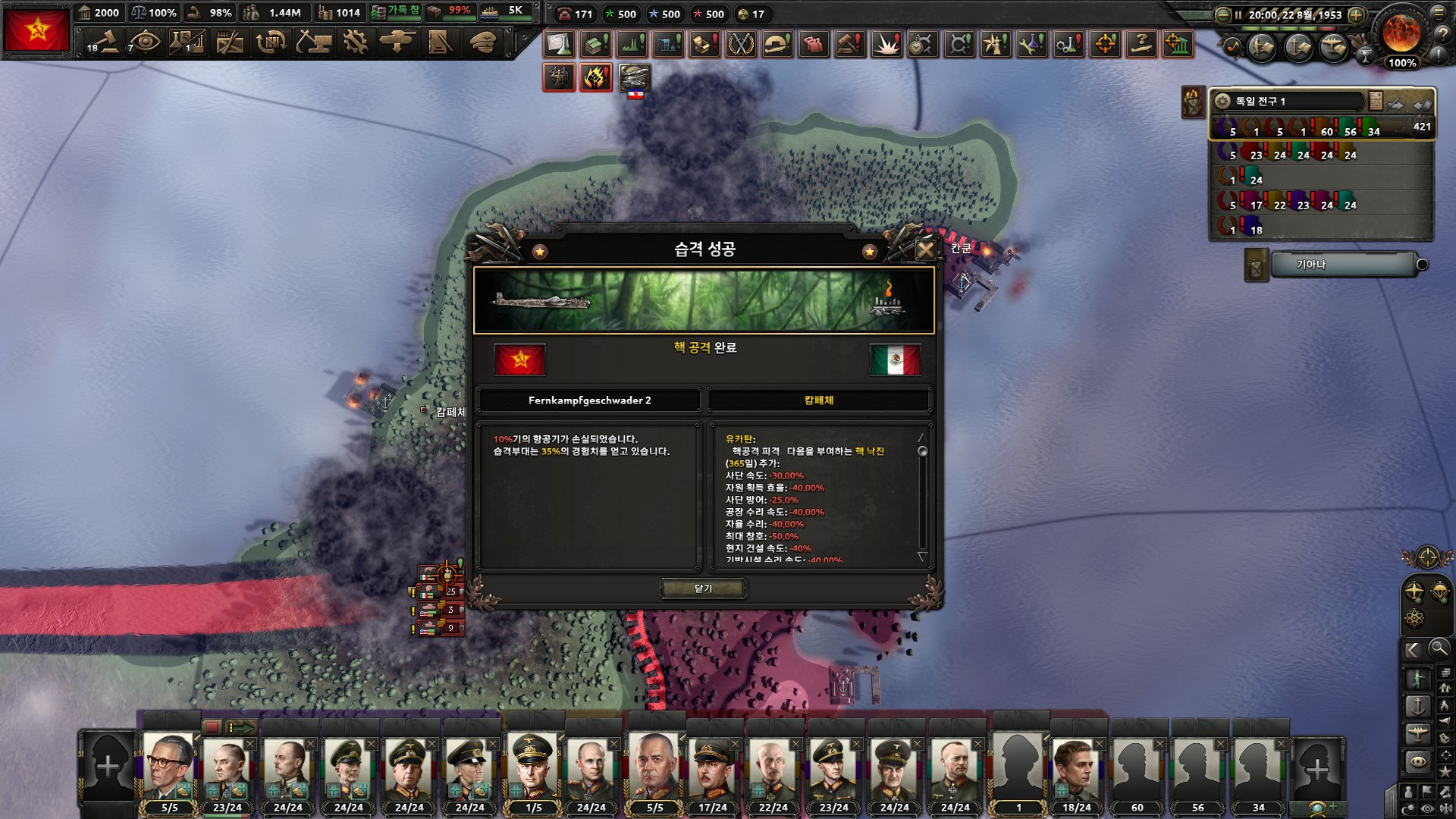Open the Logistics menu

440,42
